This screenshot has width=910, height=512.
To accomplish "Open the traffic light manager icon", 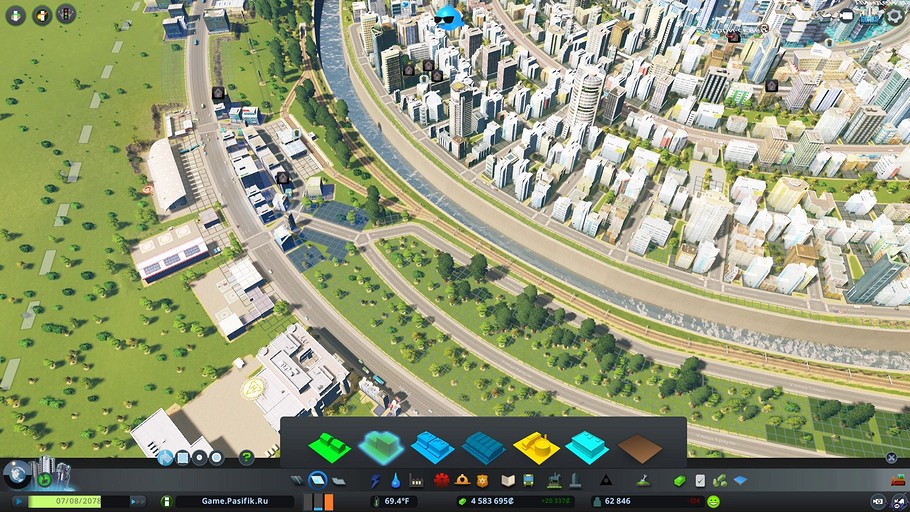I will click(x=66, y=15).
